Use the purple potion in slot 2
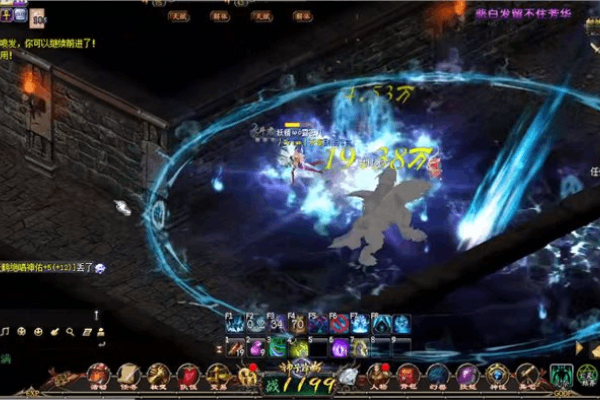This screenshot has width=600, height=400. tap(256, 347)
